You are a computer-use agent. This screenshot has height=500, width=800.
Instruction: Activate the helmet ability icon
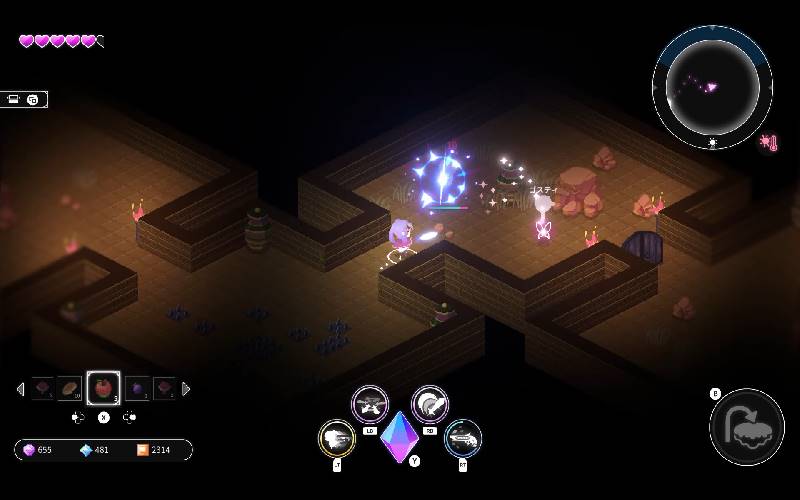(x=430, y=404)
